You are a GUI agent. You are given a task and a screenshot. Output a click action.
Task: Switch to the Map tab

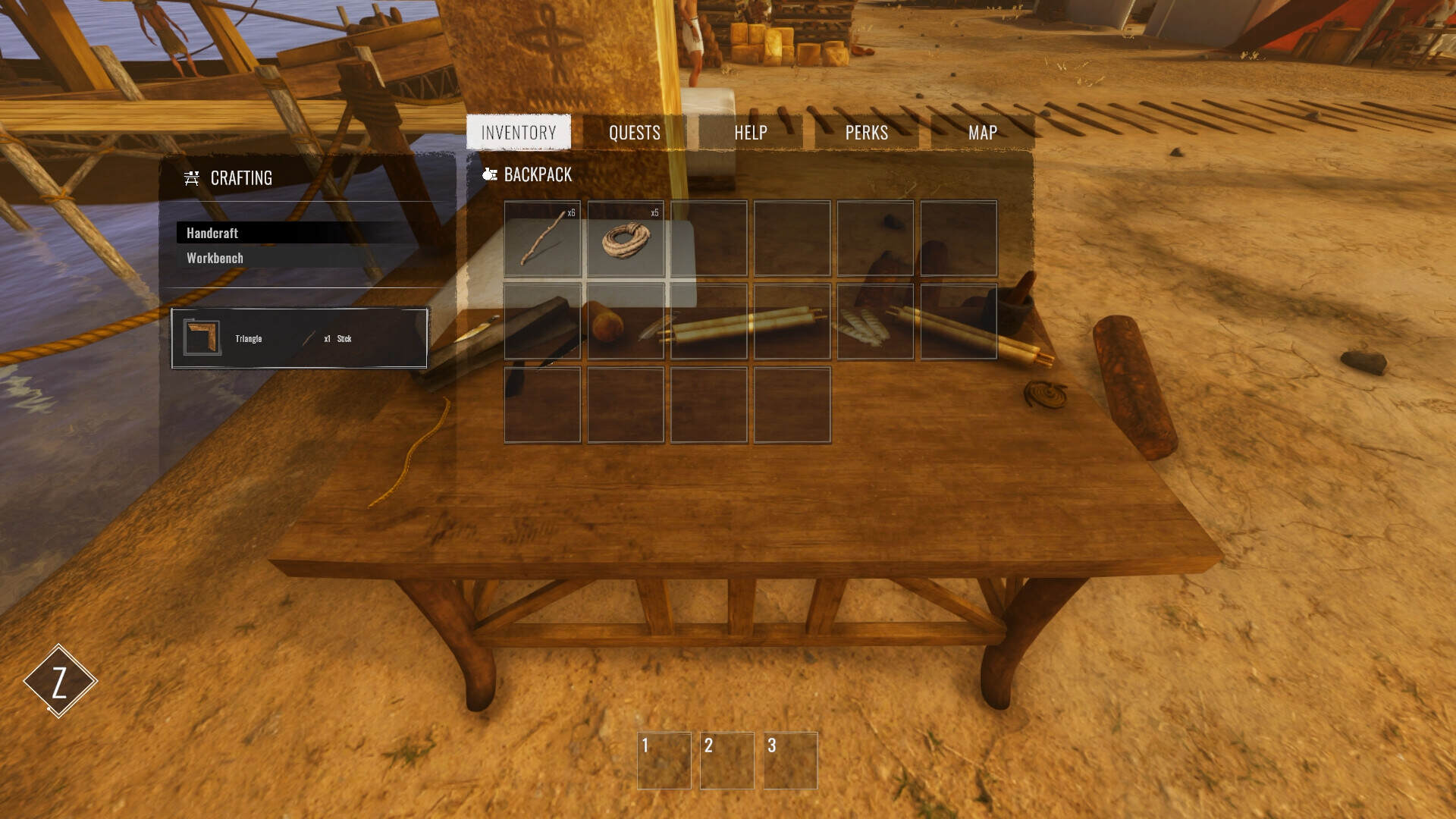[983, 133]
